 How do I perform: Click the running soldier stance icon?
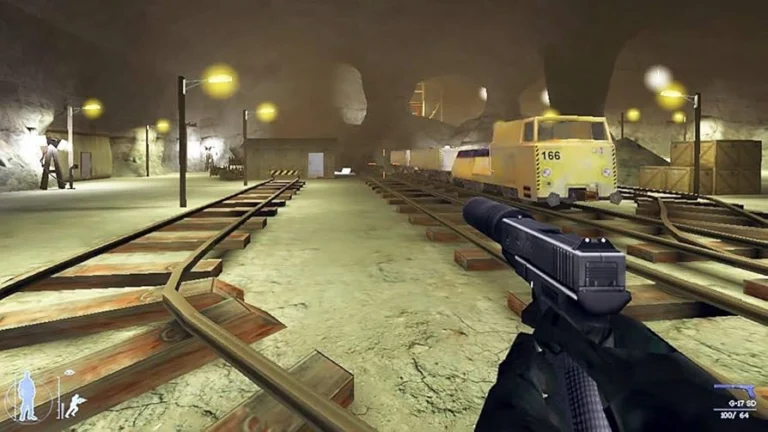click(74, 405)
